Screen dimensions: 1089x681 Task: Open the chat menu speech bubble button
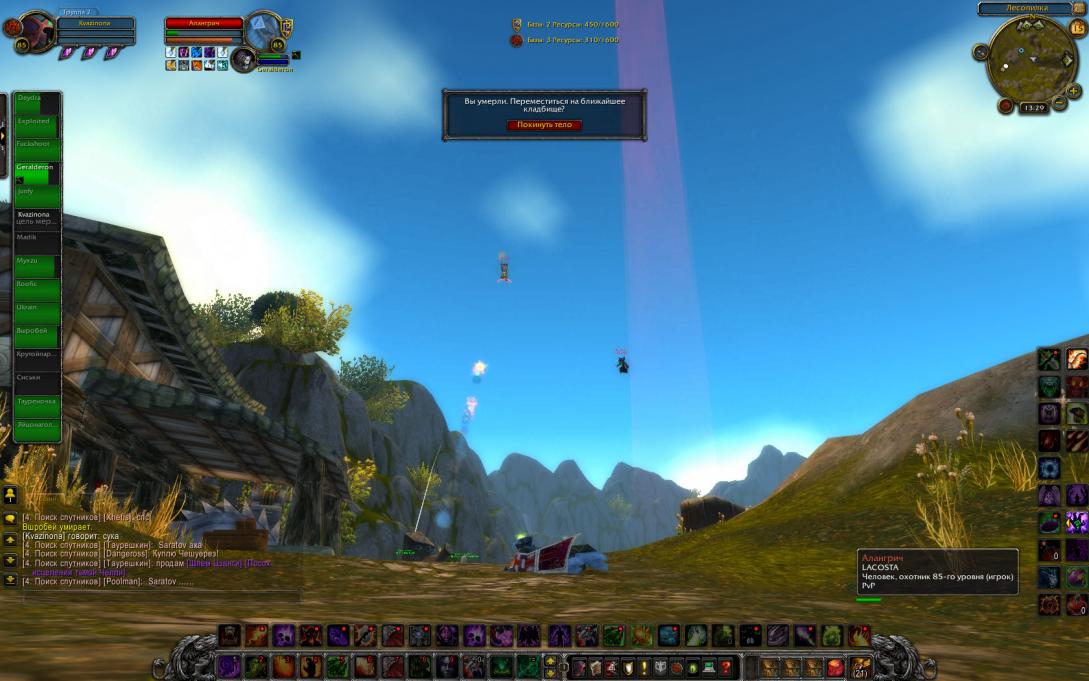pos(9,520)
